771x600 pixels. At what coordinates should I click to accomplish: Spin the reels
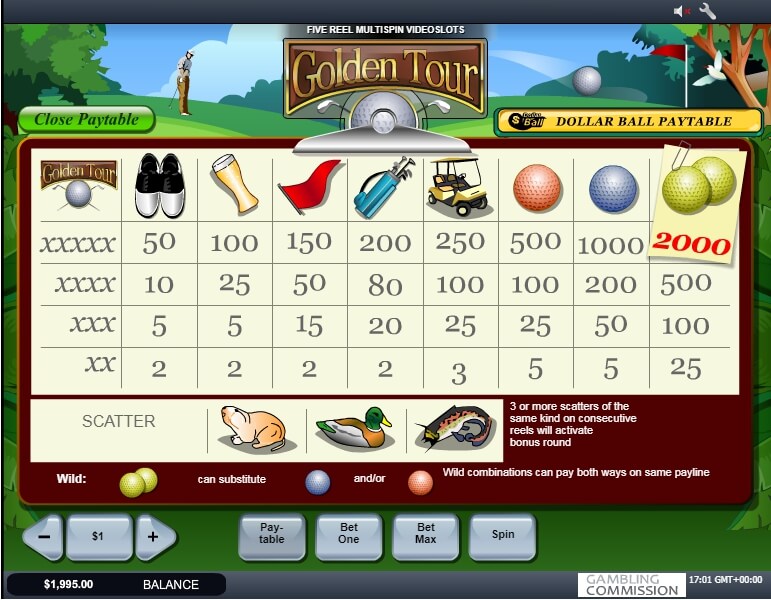tap(503, 534)
